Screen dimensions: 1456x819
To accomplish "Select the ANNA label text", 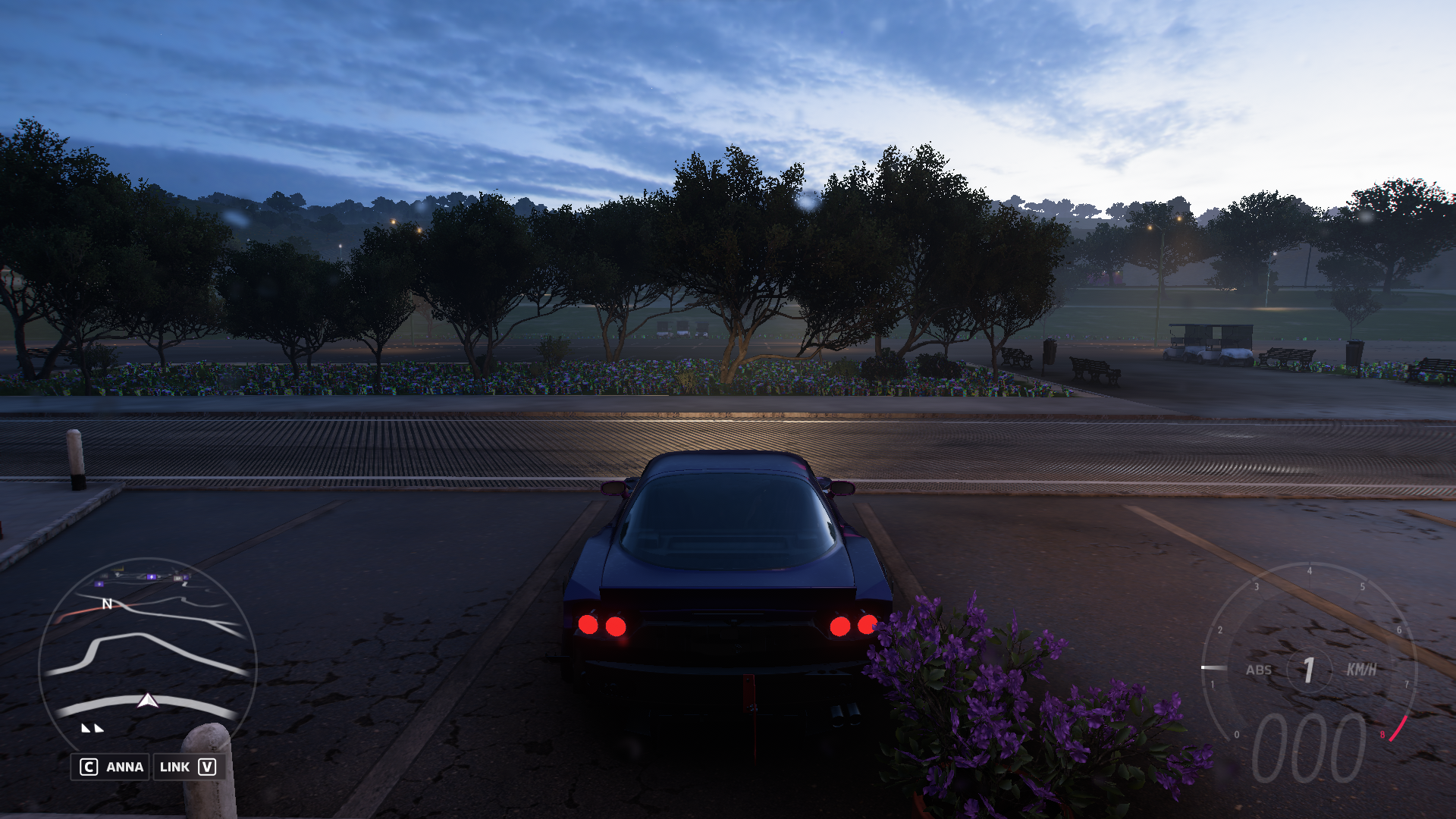I will [124, 767].
